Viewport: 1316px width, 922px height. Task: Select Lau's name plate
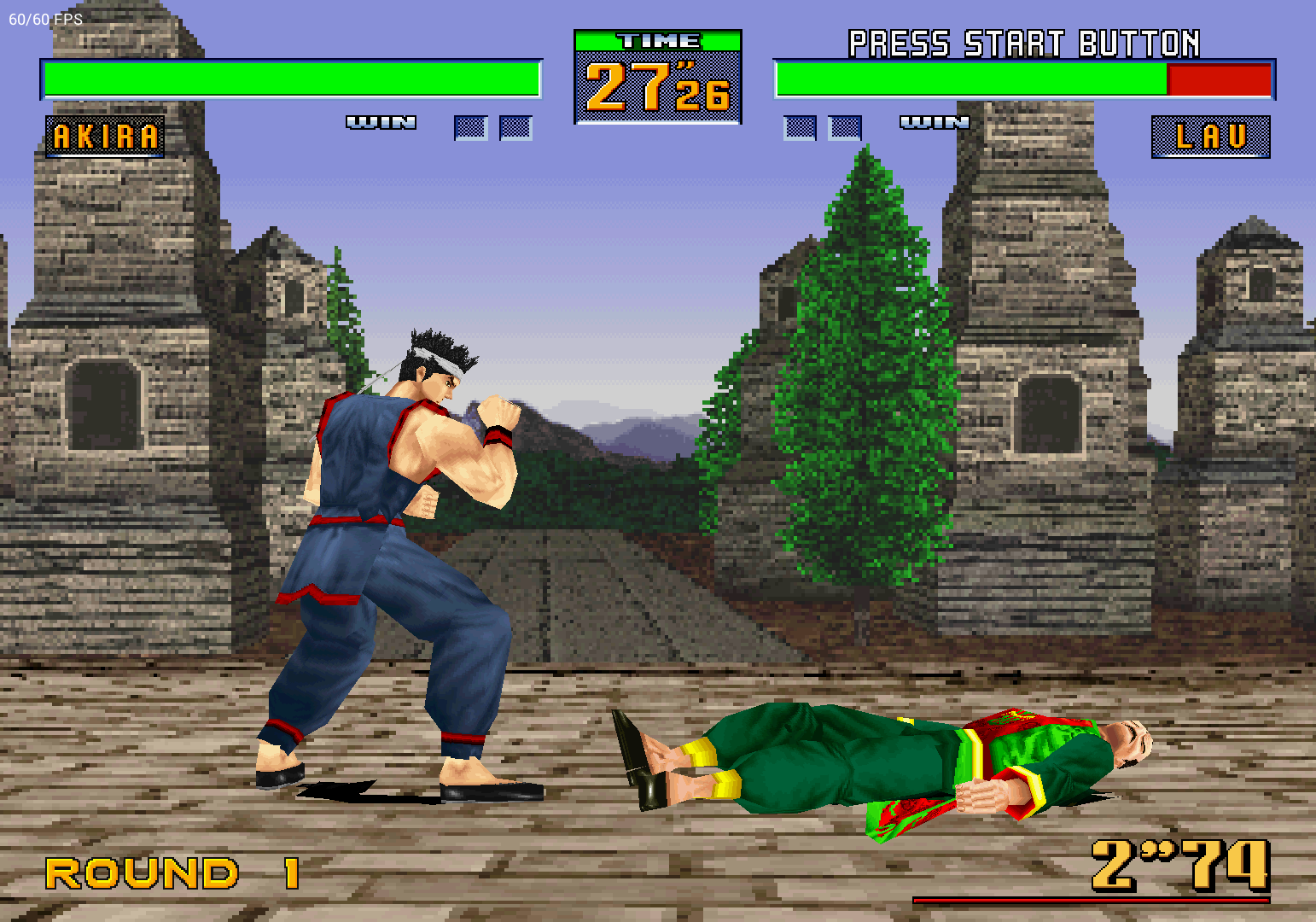[1209, 135]
